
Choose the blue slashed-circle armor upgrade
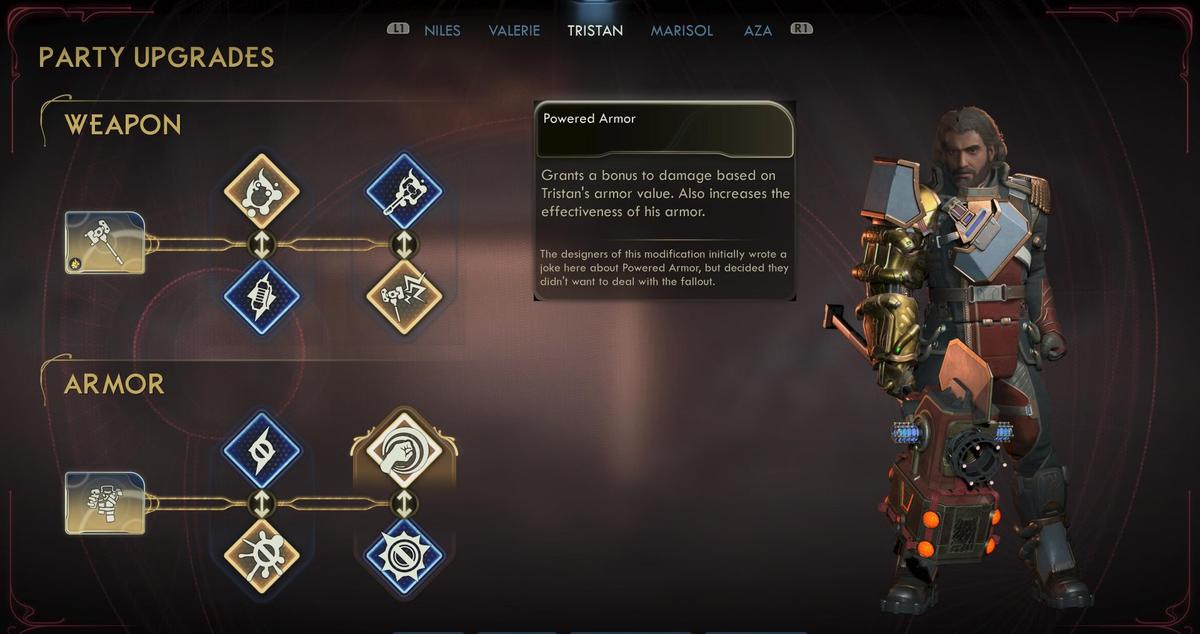point(262,450)
